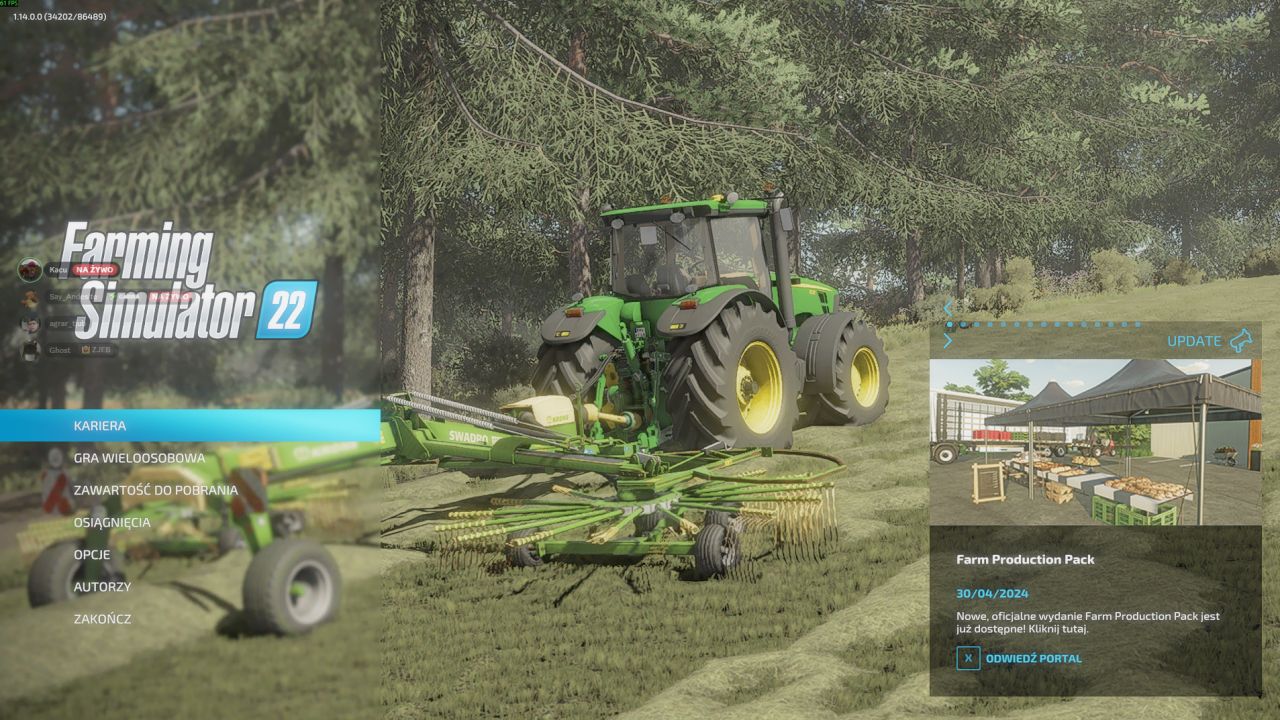This screenshot has height=720, width=1280.
Task: Open the Opcje settings menu
Action: 92,554
